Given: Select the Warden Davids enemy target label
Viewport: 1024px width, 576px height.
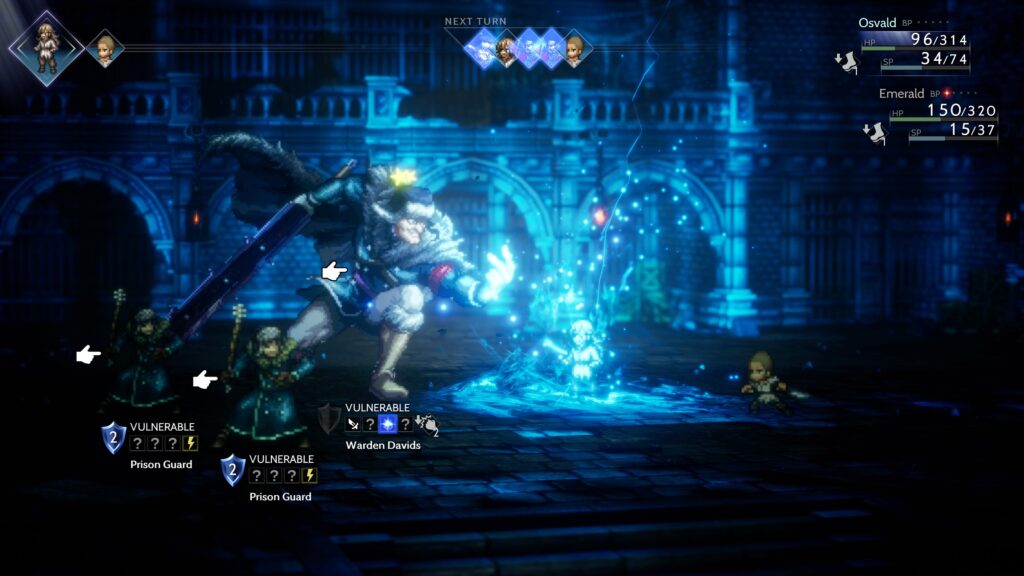Looking at the screenshot, I should [x=383, y=445].
